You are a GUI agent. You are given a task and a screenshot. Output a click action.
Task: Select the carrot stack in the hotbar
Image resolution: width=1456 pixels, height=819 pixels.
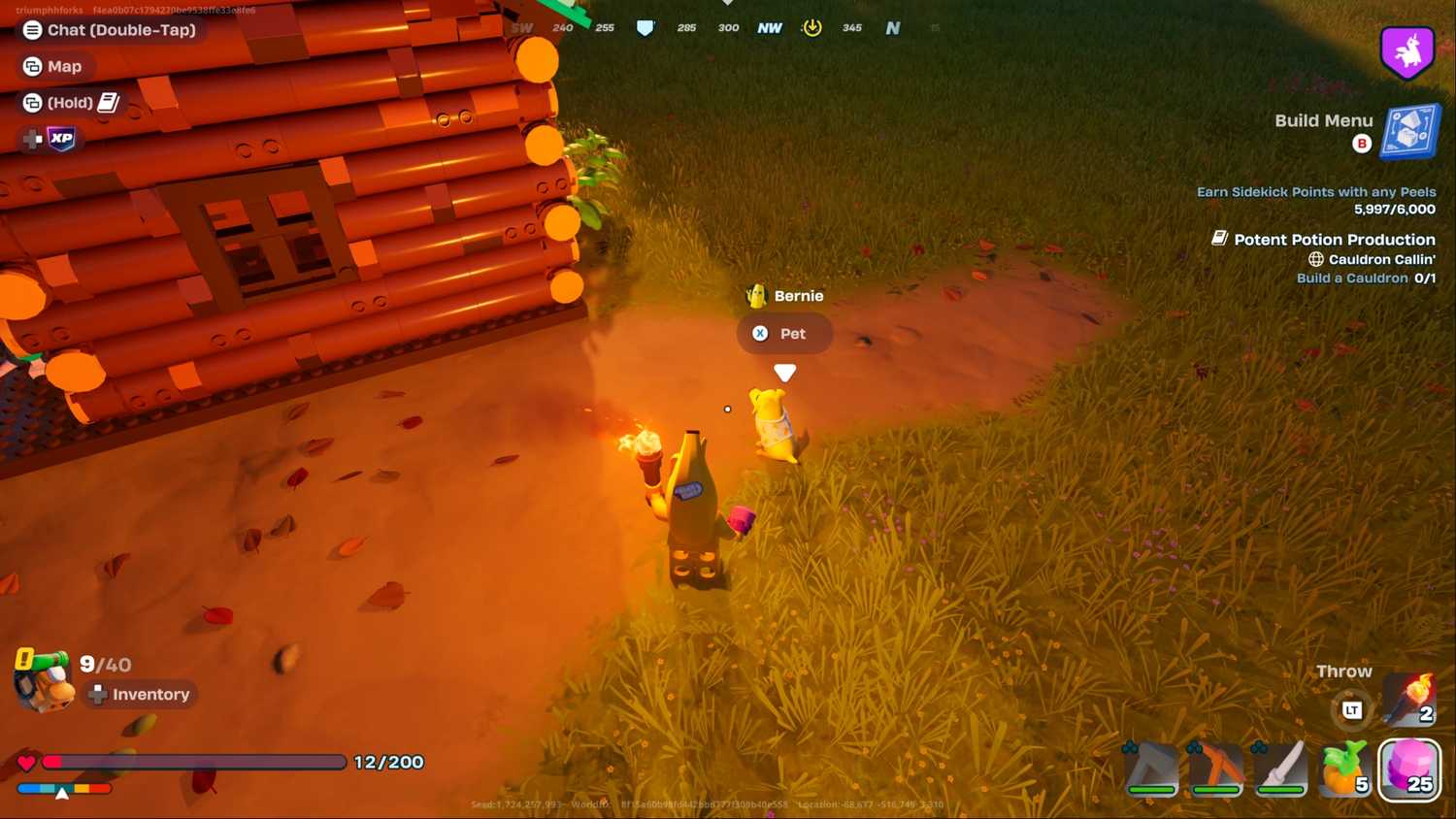pos(1344,770)
